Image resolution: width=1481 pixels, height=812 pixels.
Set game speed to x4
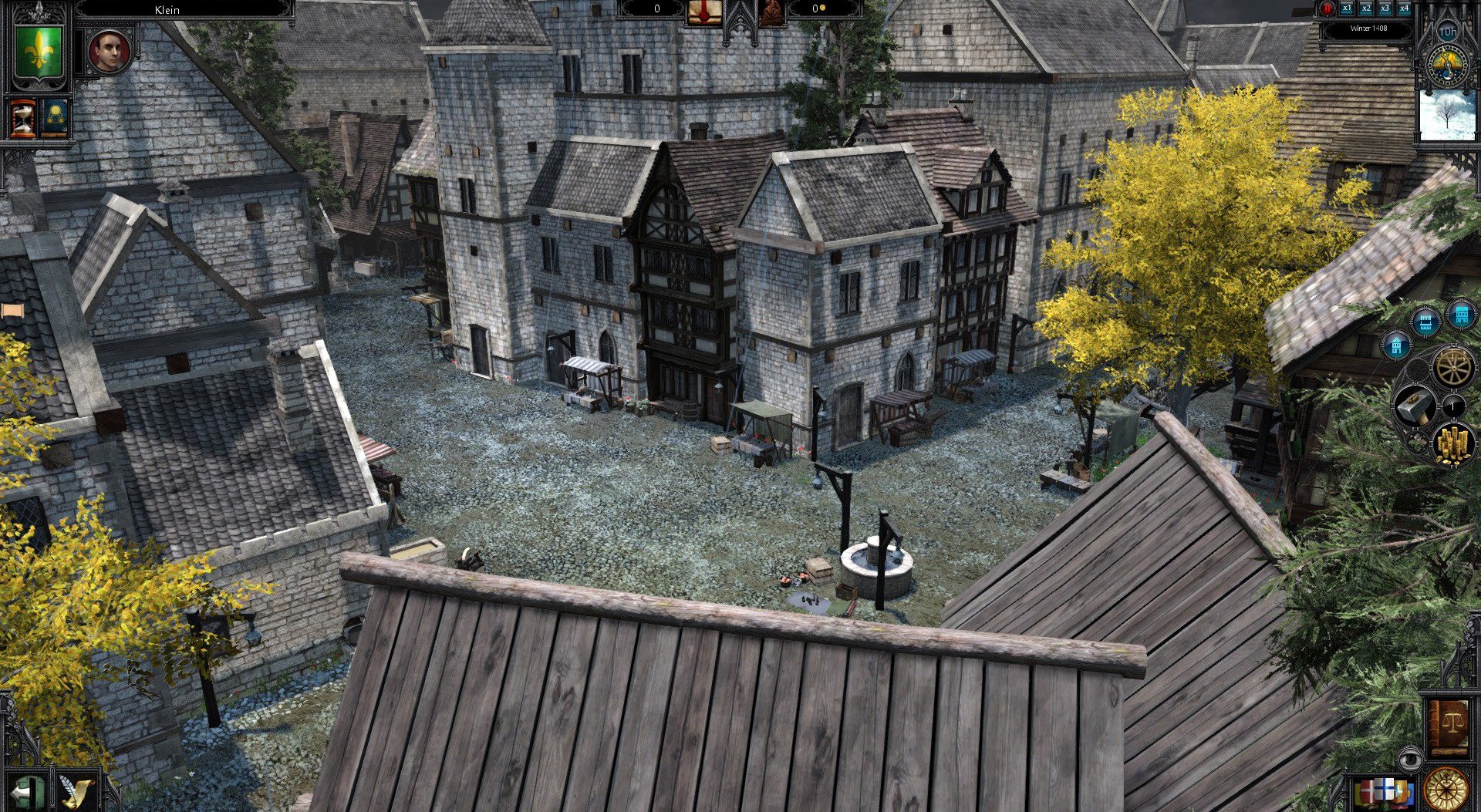point(1405,8)
